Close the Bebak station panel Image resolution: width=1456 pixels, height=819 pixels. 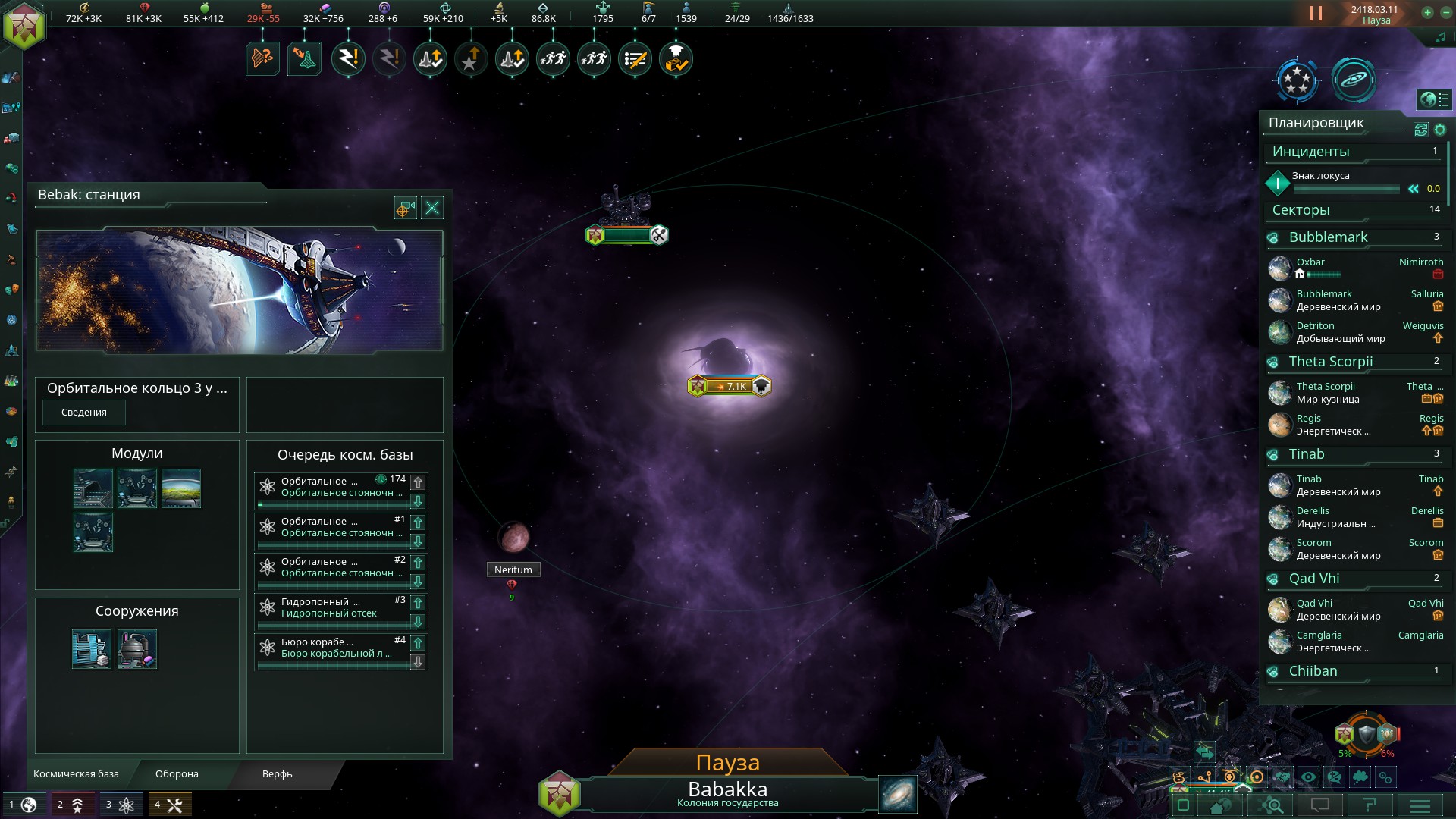click(432, 208)
